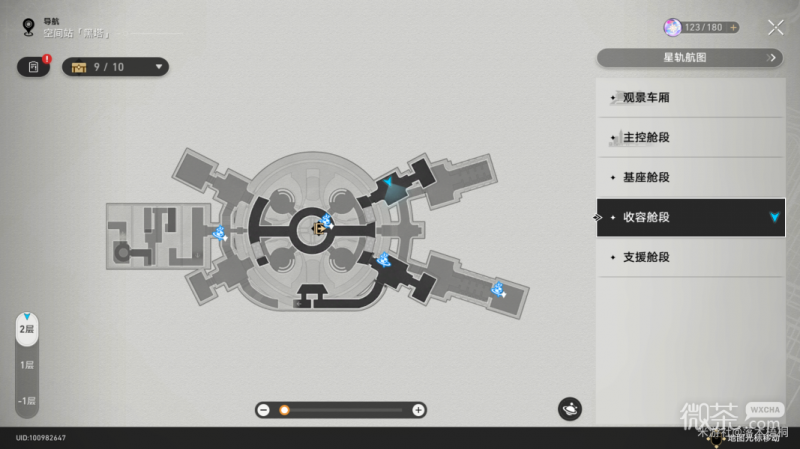Open the planet icon button

pos(570,408)
